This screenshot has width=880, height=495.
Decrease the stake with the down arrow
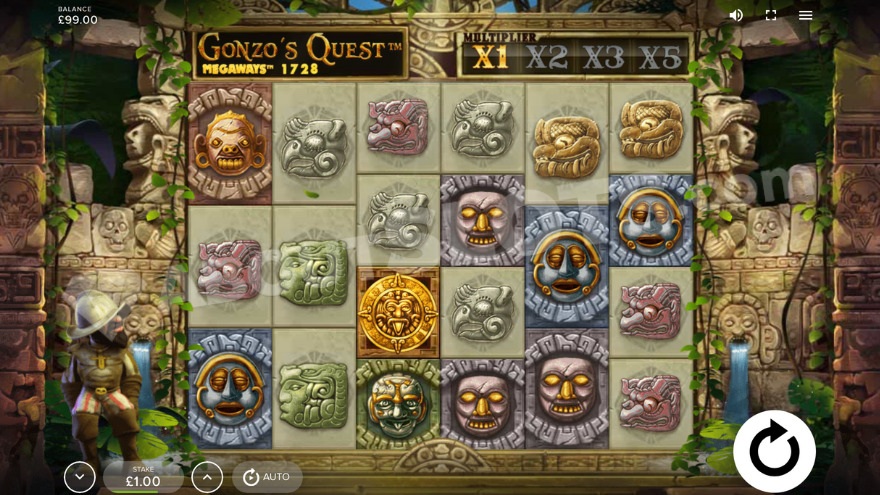(80, 477)
